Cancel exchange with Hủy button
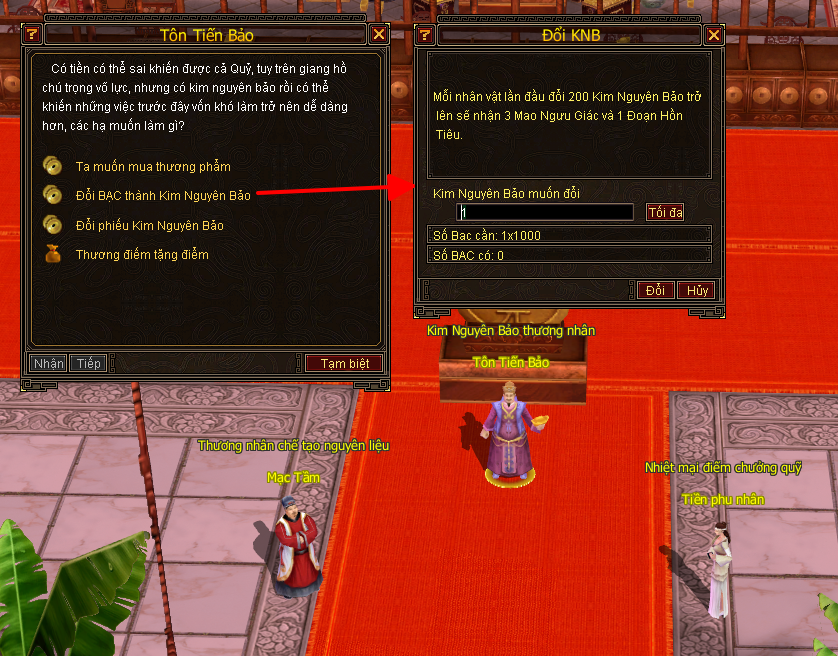 (697, 291)
